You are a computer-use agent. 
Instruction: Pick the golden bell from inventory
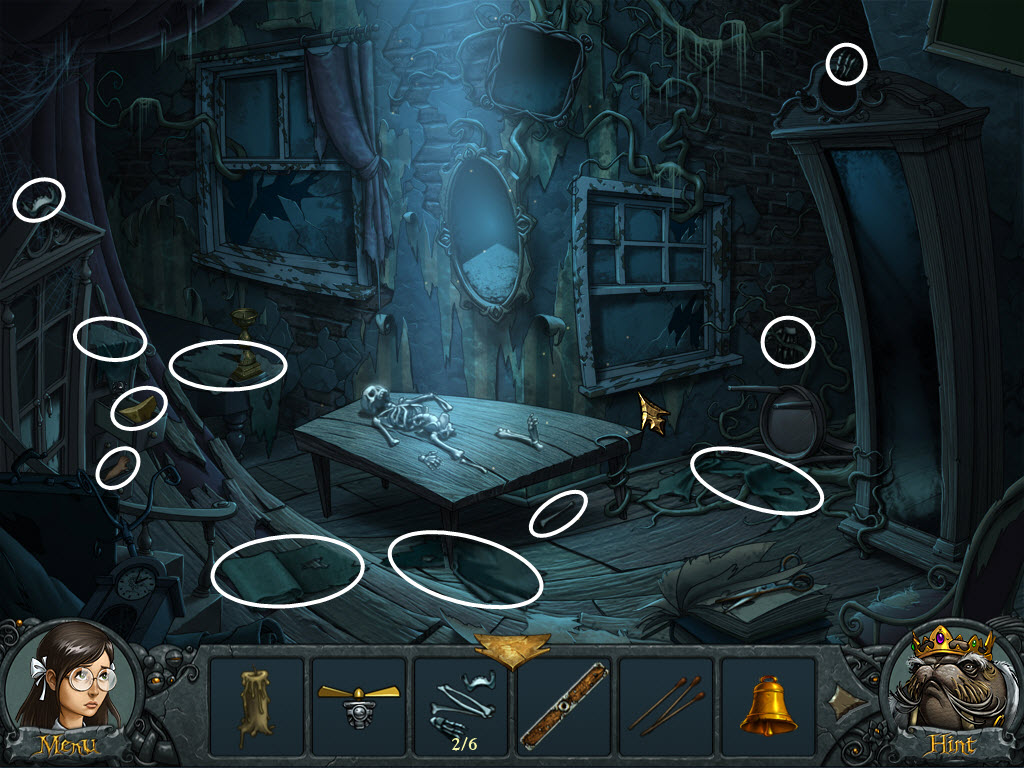(x=768, y=706)
